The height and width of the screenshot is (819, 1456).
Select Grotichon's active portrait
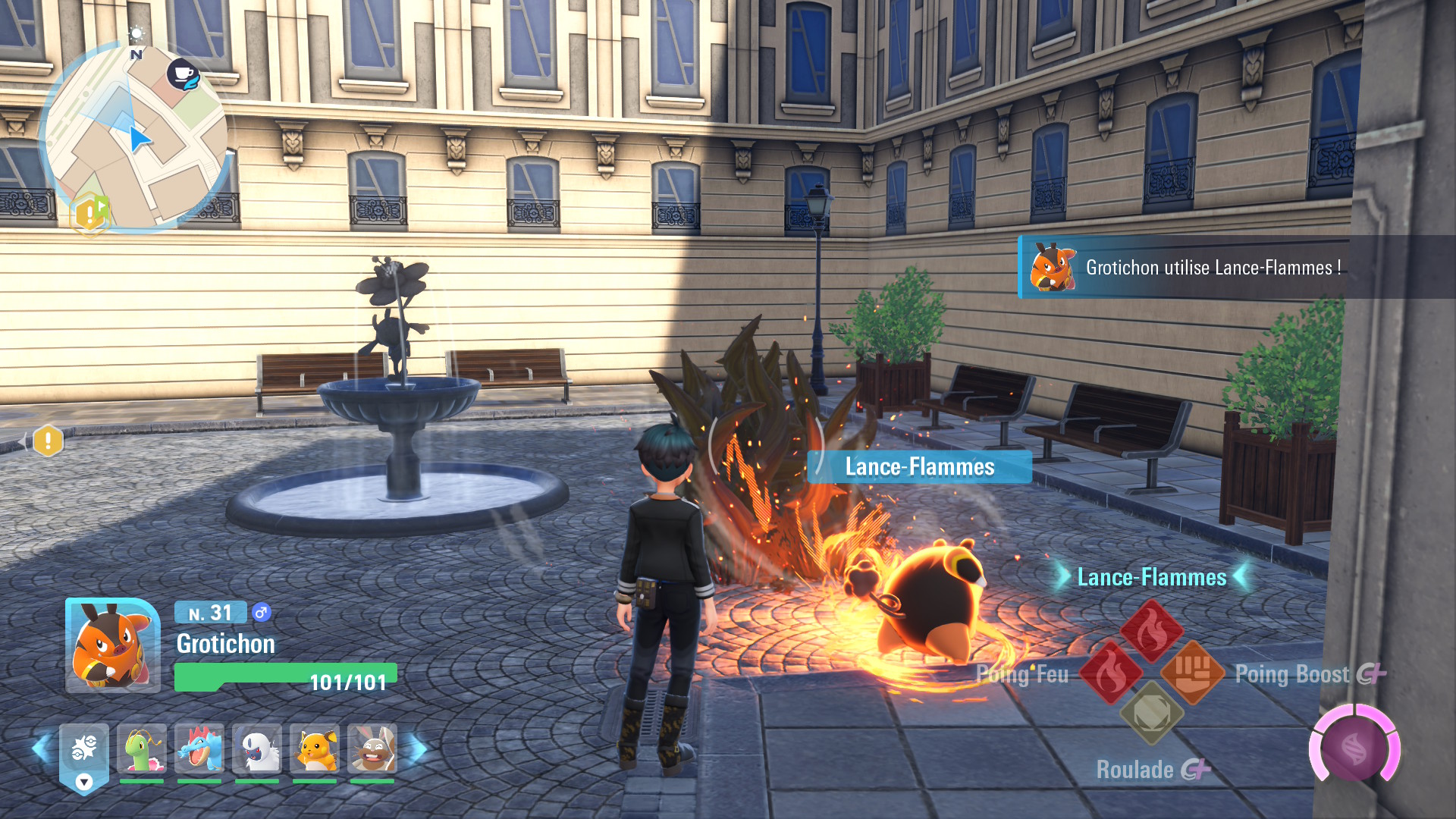coord(112,645)
